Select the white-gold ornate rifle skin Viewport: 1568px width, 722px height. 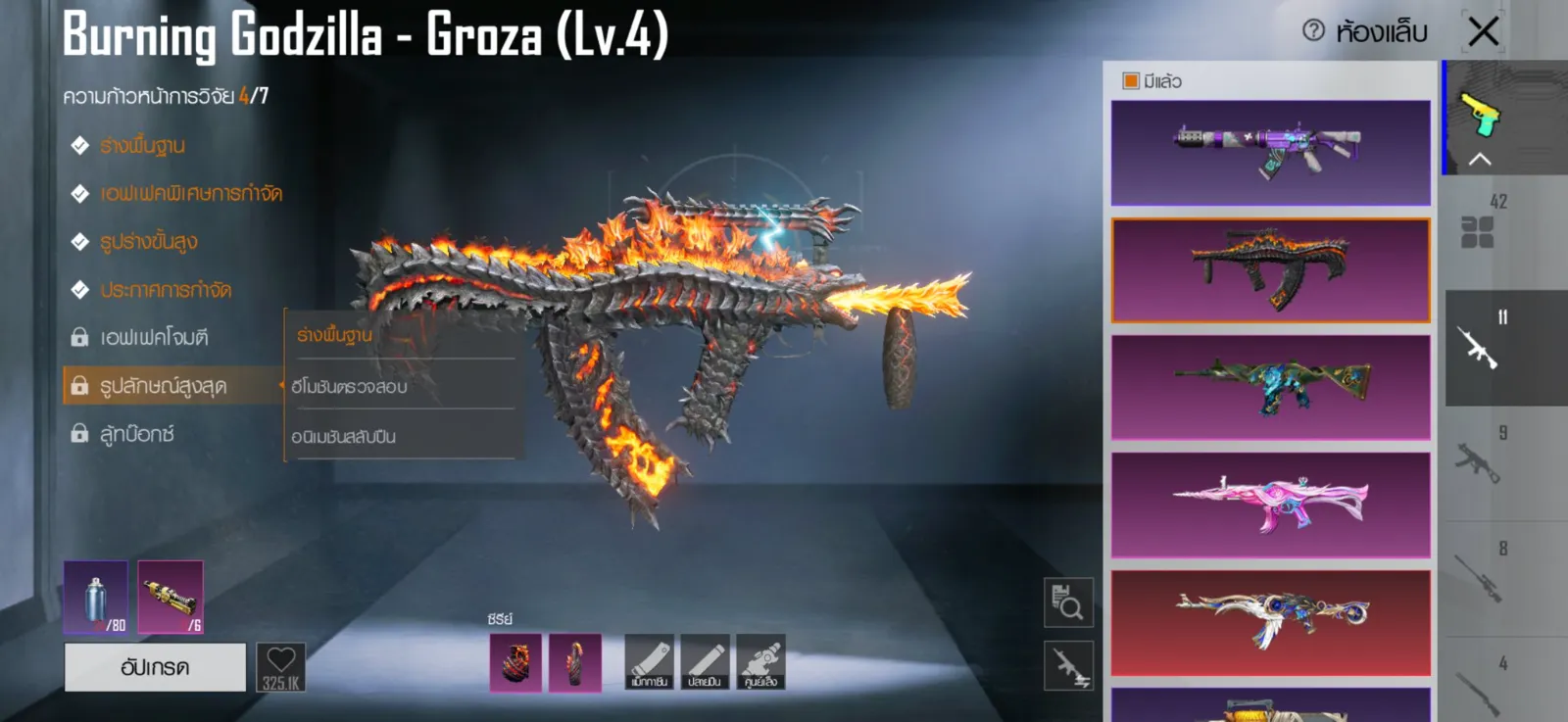point(1270,622)
